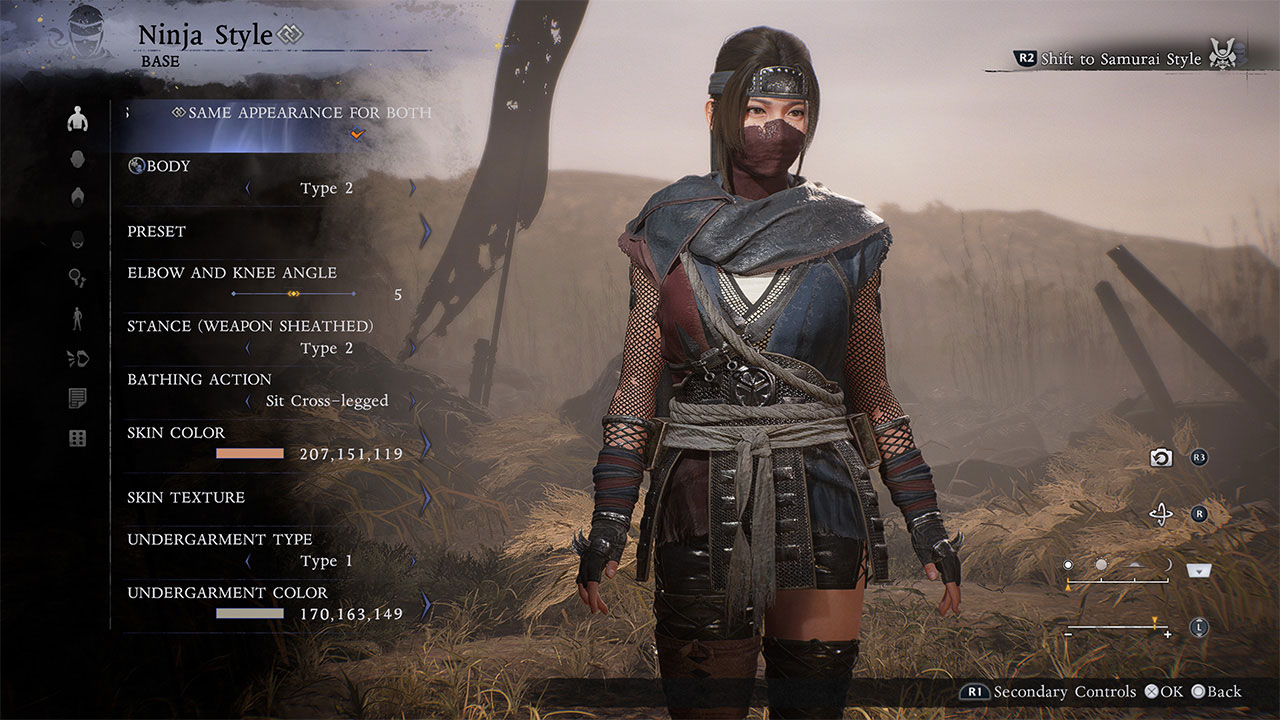Viewport: 1280px width, 720px height.
Task: Select previous Stance (Weapon Sheathed) type
Action: coord(248,348)
